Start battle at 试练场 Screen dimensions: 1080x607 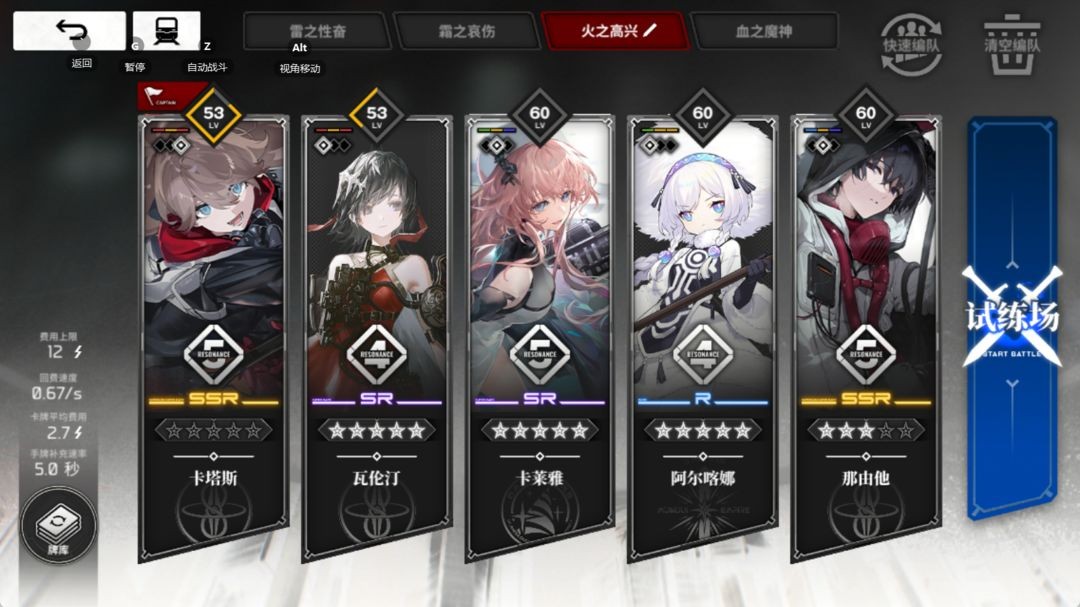(1011, 318)
